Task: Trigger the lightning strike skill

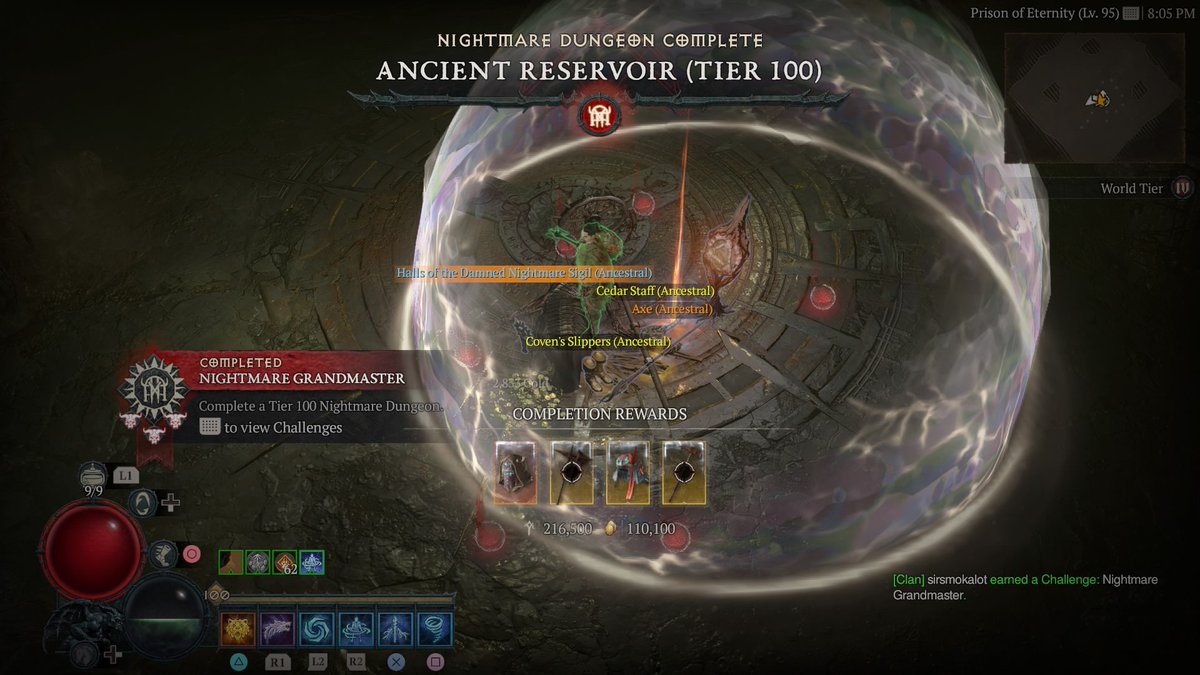Action: click(395, 630)
